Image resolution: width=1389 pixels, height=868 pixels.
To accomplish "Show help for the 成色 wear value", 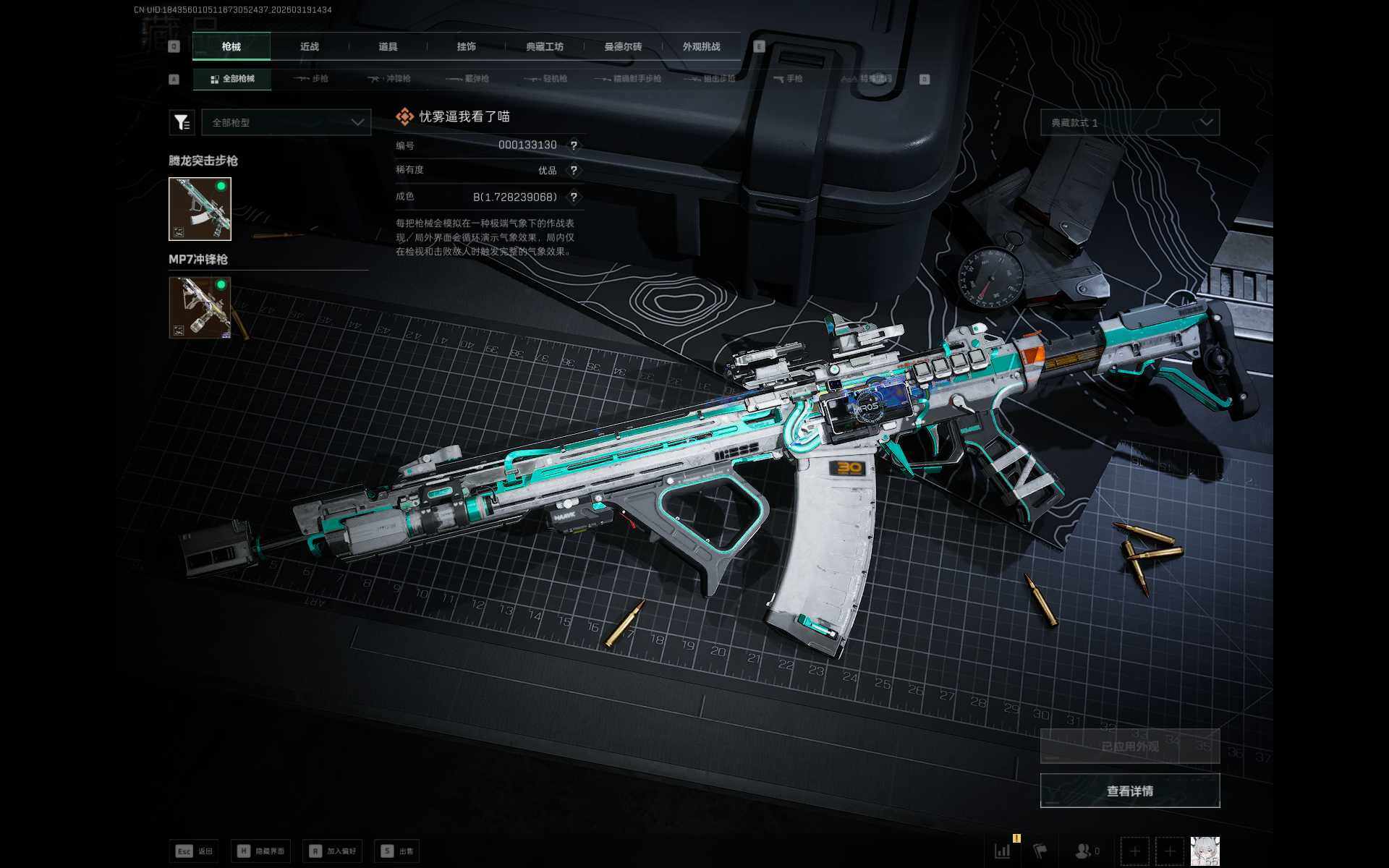I will tap(574, 197).
